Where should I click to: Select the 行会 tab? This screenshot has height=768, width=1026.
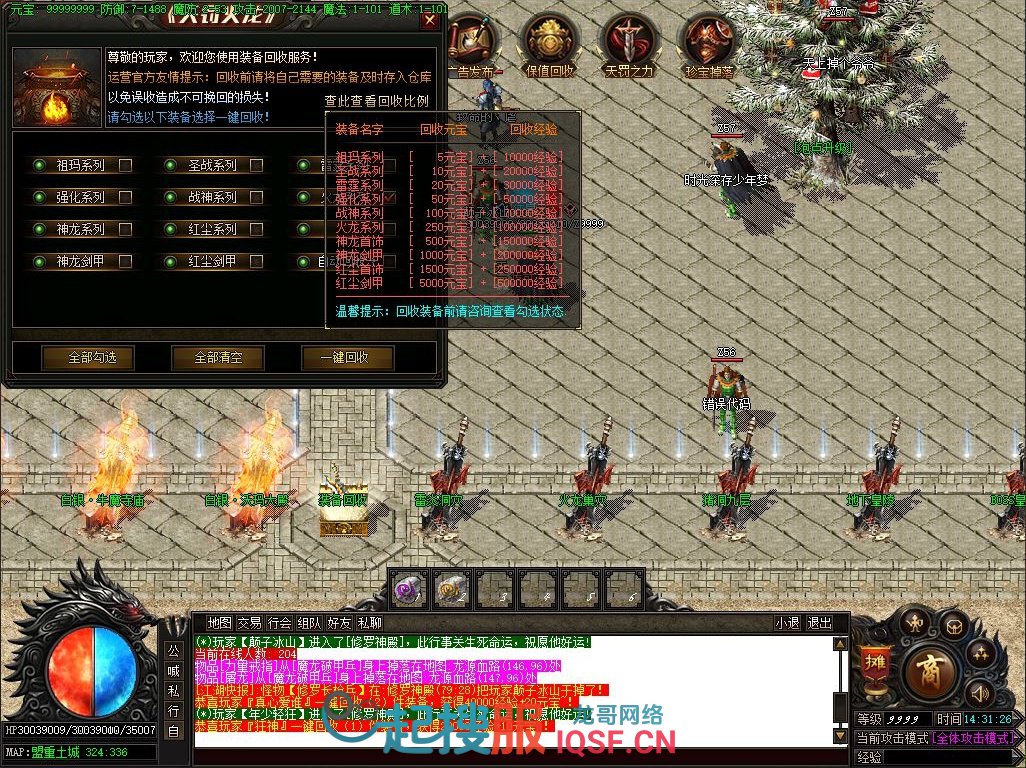tap(279, 623)
